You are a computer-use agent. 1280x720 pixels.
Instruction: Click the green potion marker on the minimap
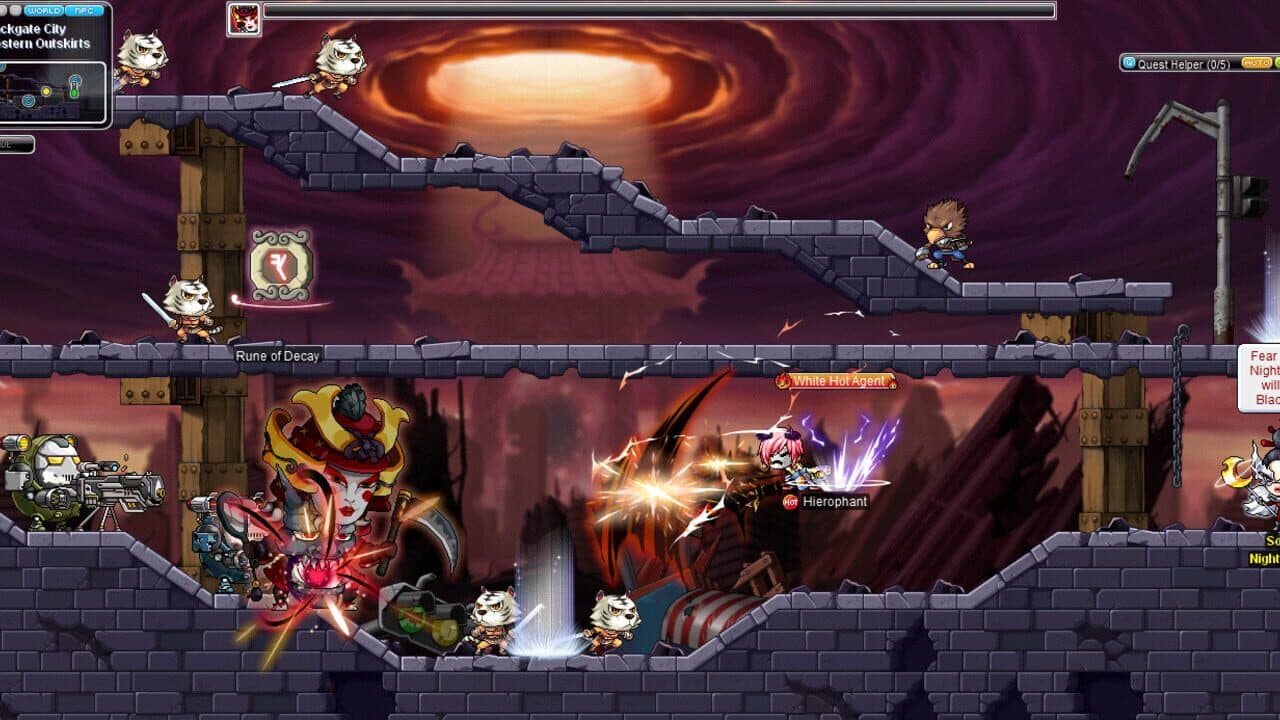click(x=74, y=90)
